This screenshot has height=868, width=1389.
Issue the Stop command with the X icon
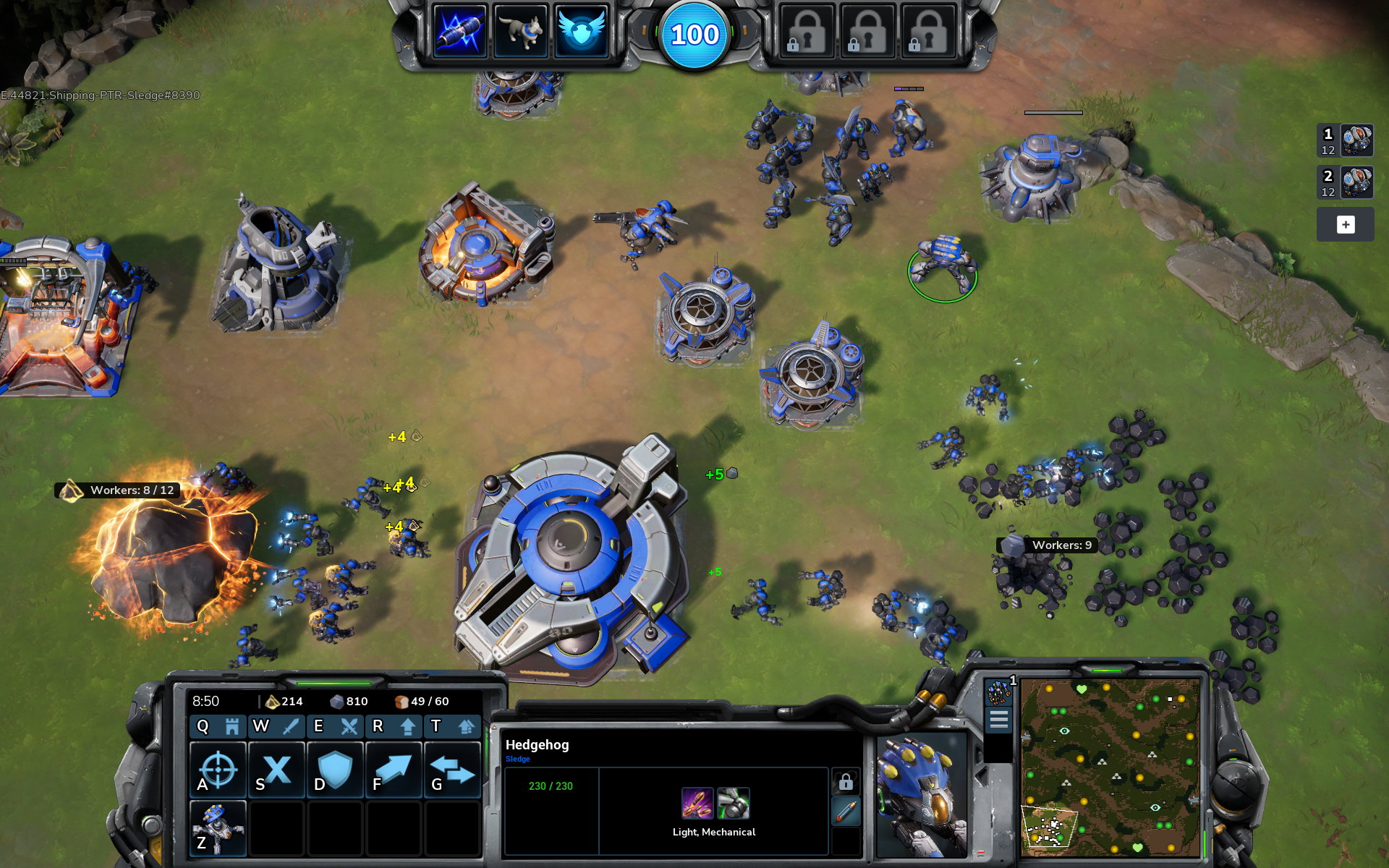tap(276, 770)
